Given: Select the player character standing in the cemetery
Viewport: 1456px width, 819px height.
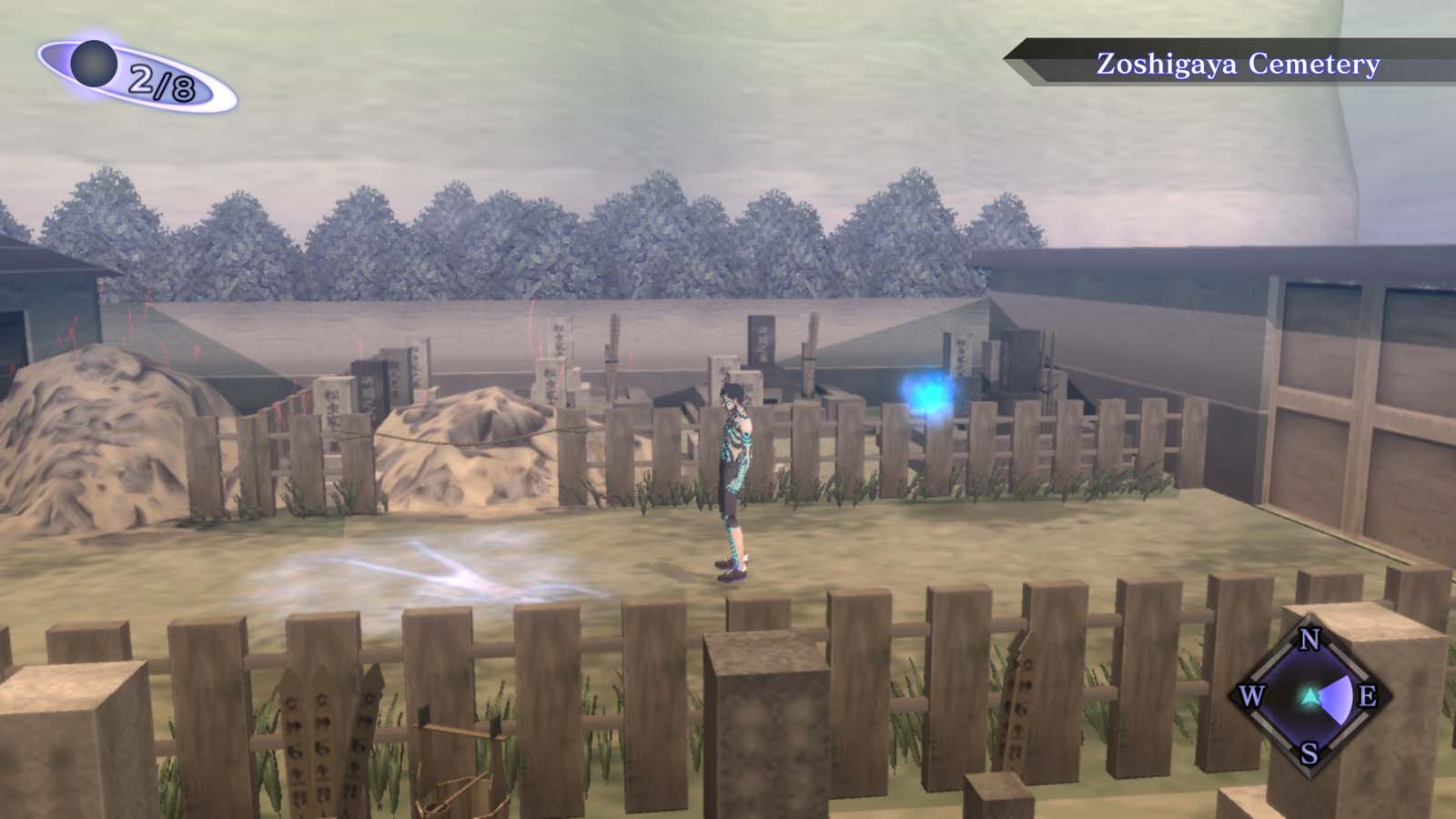Looking at the screenshot, I should point(733,473).
